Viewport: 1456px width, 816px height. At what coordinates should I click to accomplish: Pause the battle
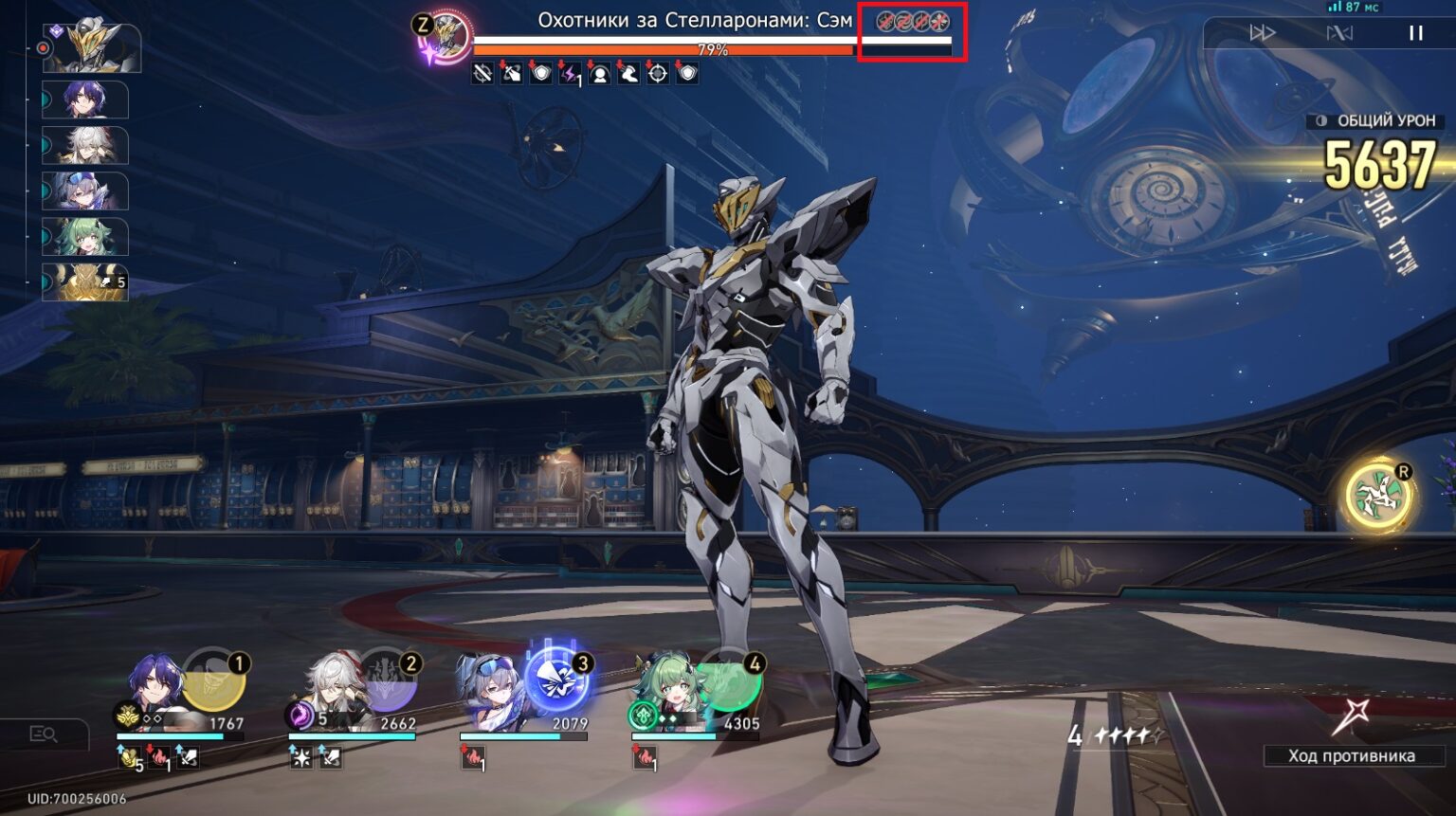pyautogui.click(x=1415, y=32)
